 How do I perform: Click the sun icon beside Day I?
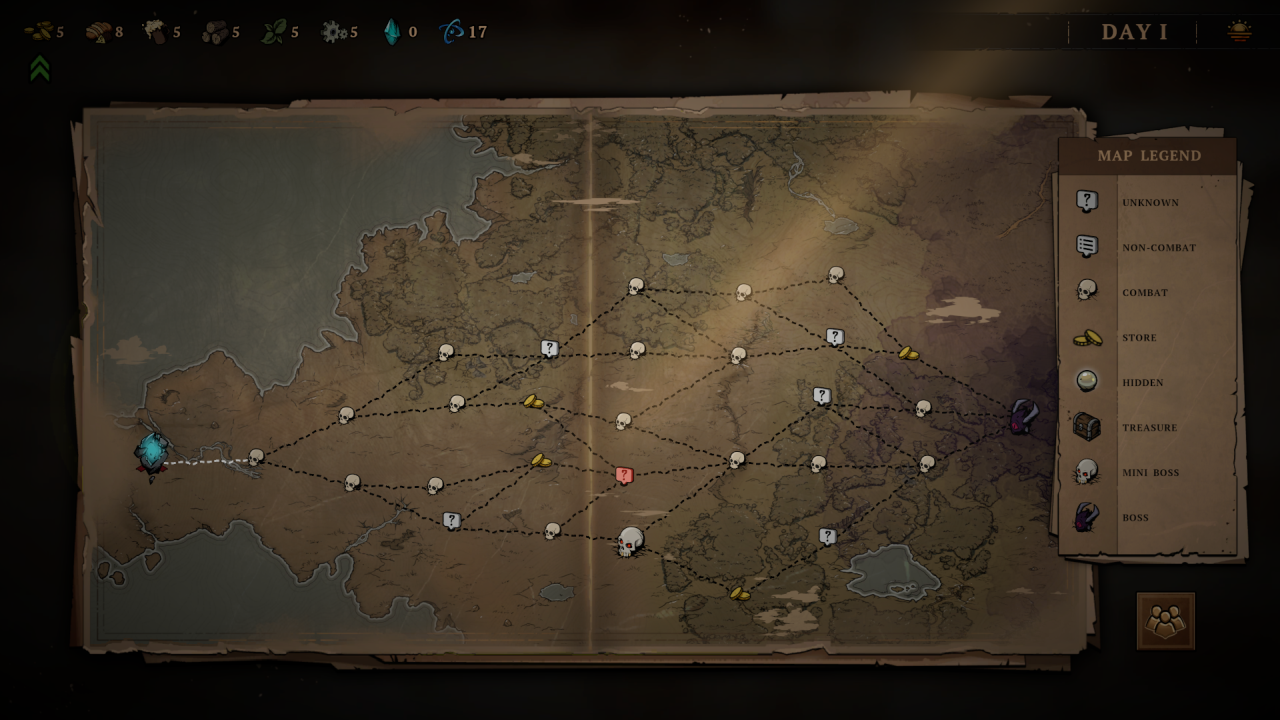coord(1239,32)
